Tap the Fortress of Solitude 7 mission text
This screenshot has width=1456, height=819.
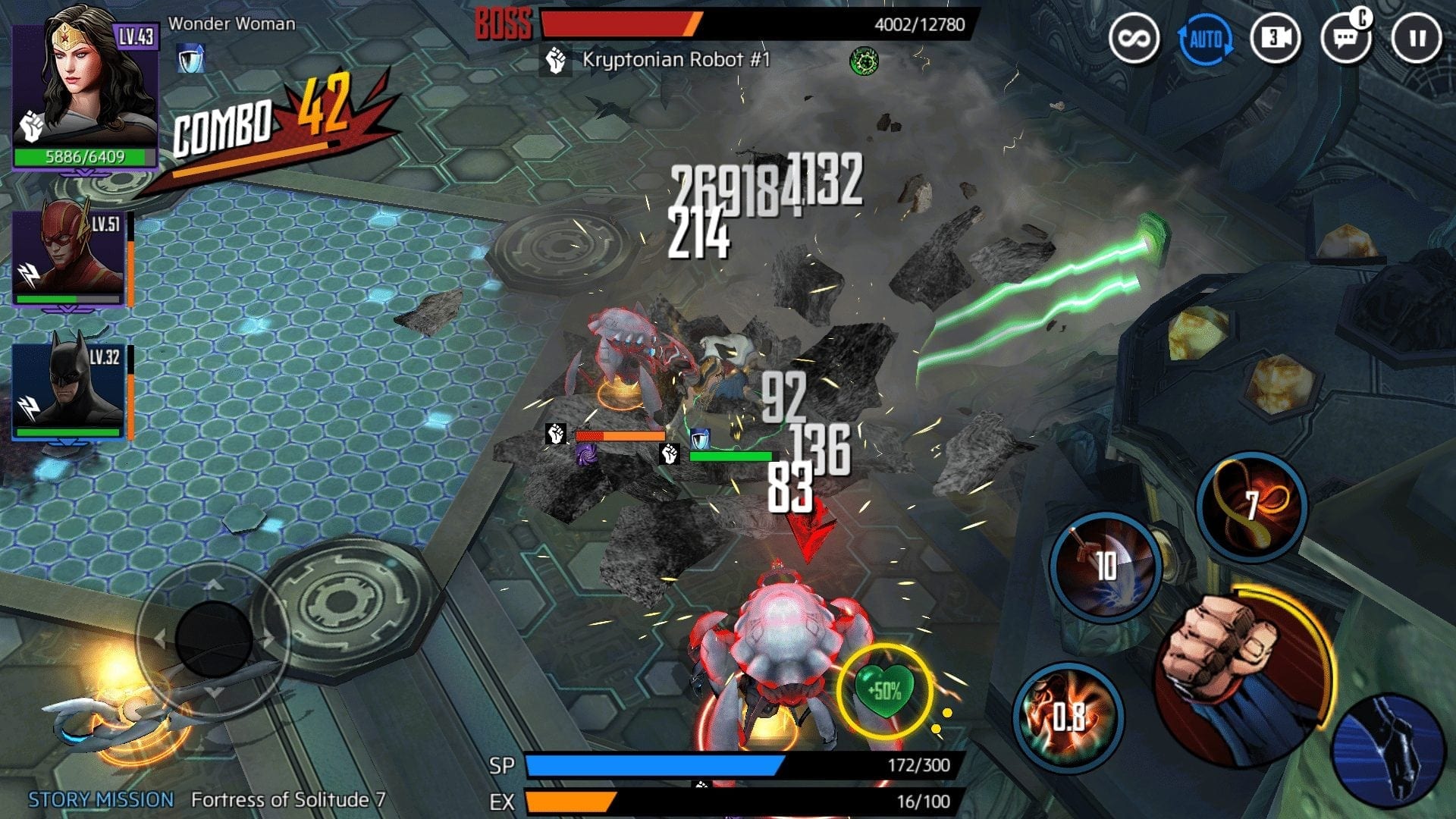point(288,799)
